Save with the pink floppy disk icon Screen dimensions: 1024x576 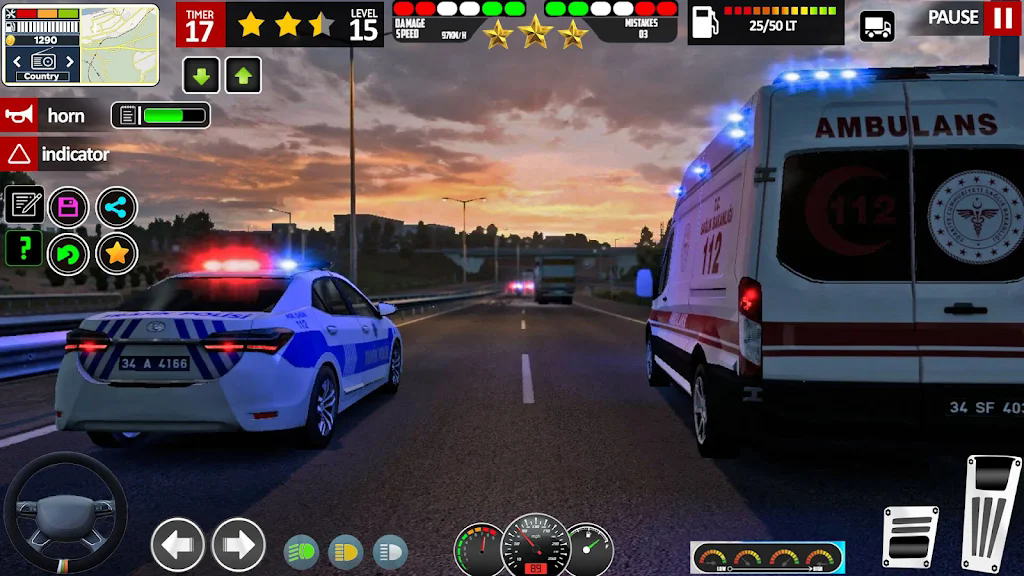pyautogui.click(x=69, y=207)
